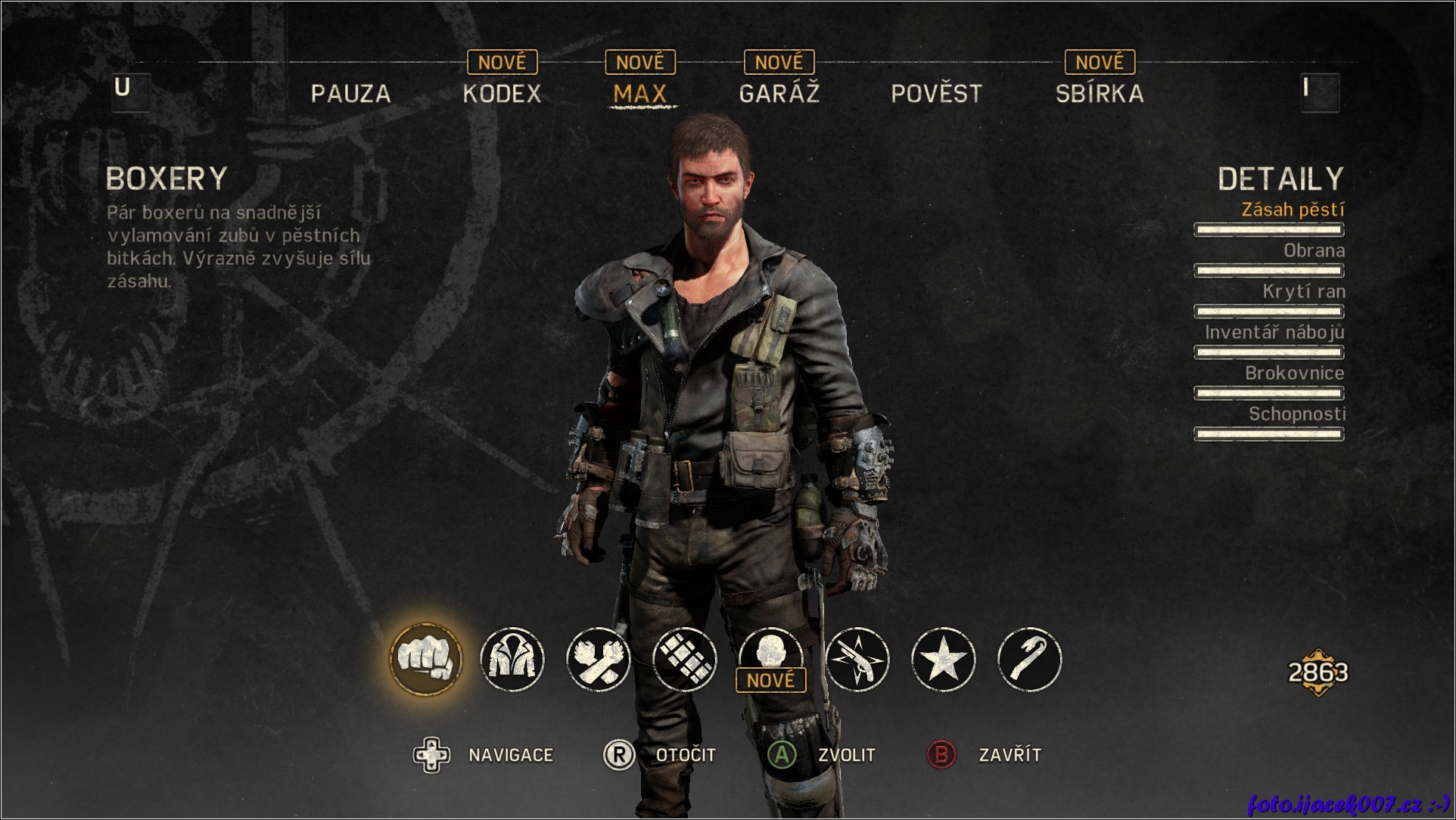Select the fist knuckles upgrade icon
1456x820 pixels.
pyautogui.click(x=425, y=659)
